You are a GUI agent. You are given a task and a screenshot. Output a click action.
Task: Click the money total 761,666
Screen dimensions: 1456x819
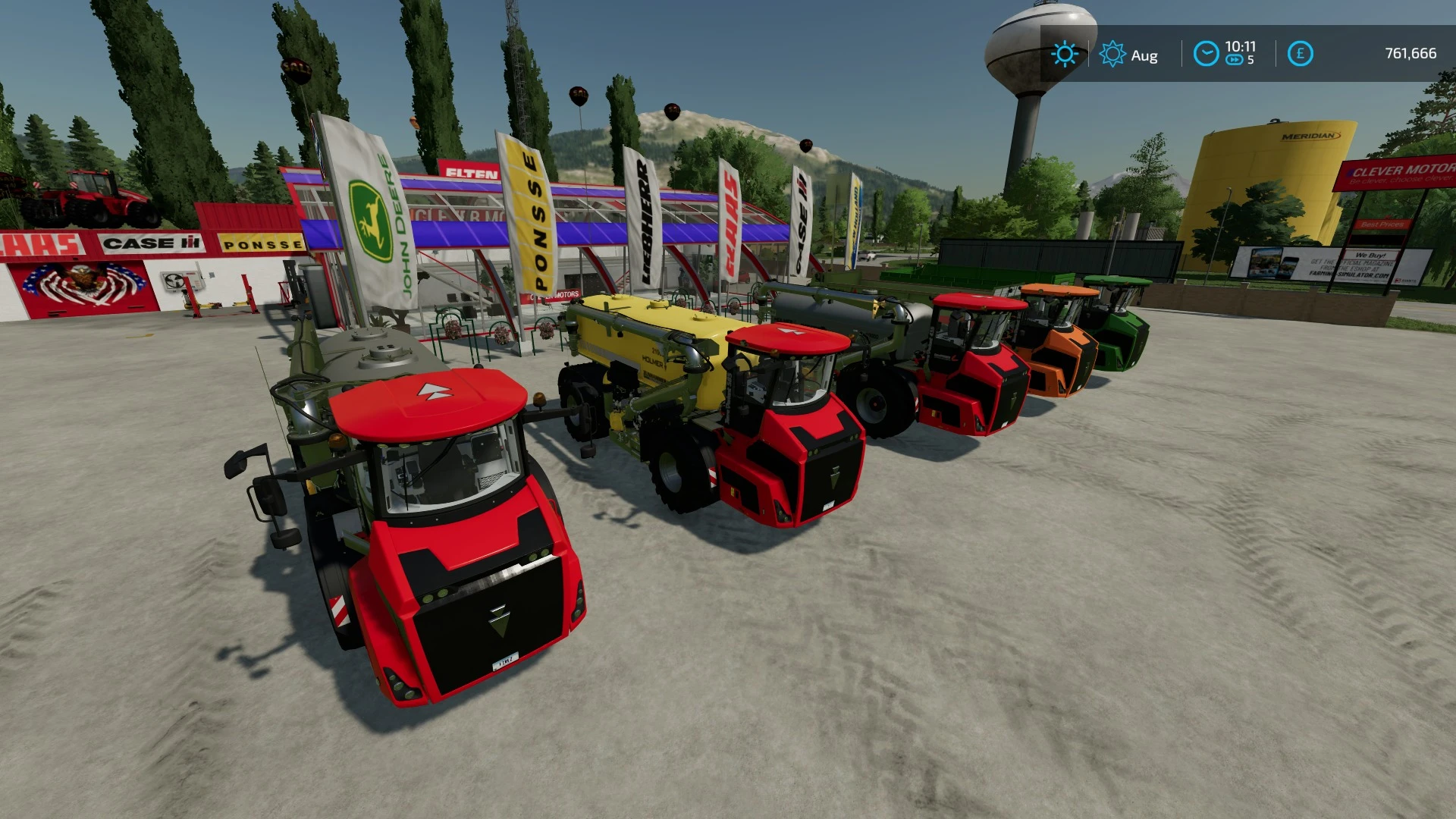point(1410,53)
